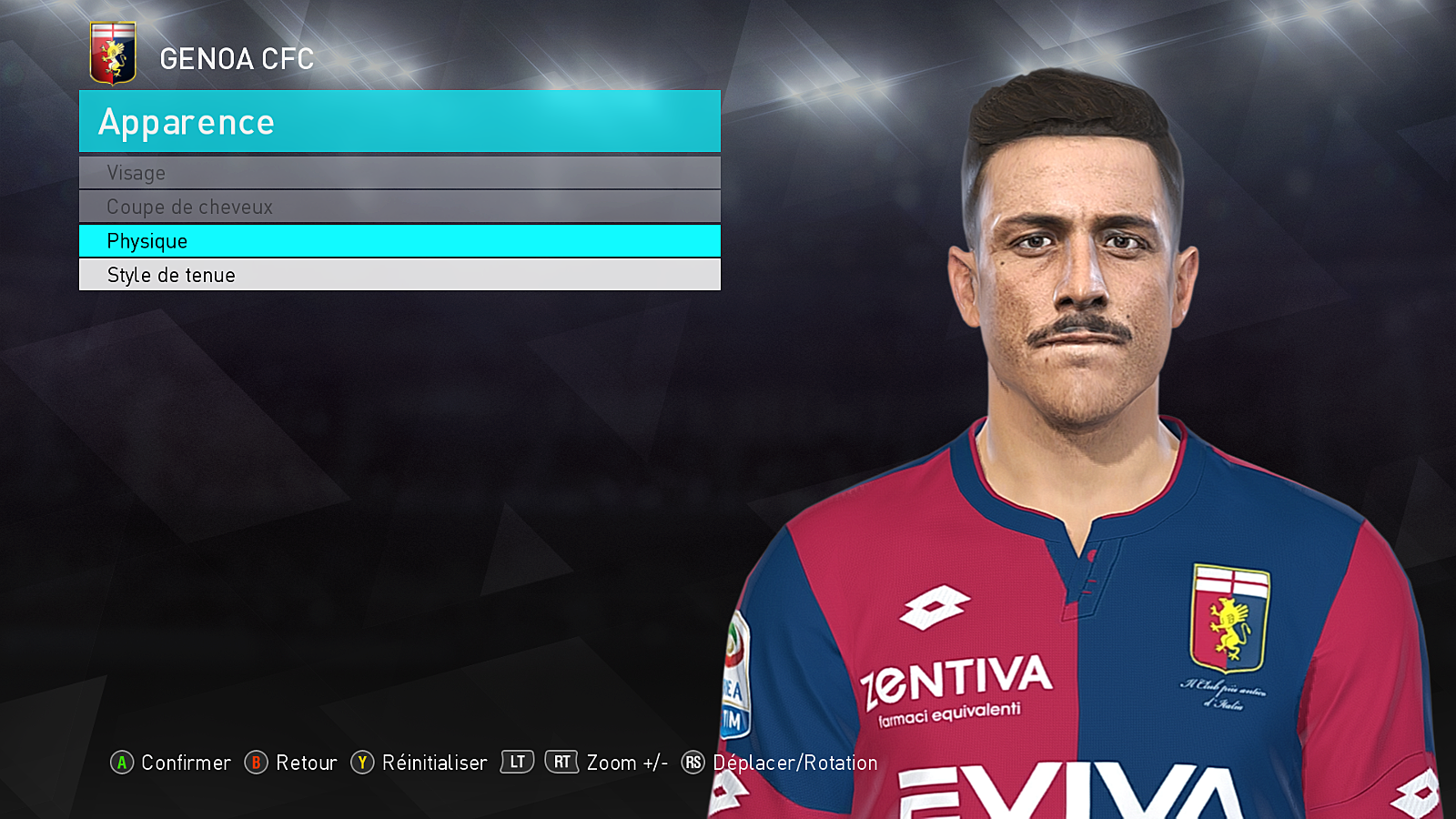The image size is (1456, 819).
Task: Click the Genoa CFC club crest icon
Action: point(114,52)
